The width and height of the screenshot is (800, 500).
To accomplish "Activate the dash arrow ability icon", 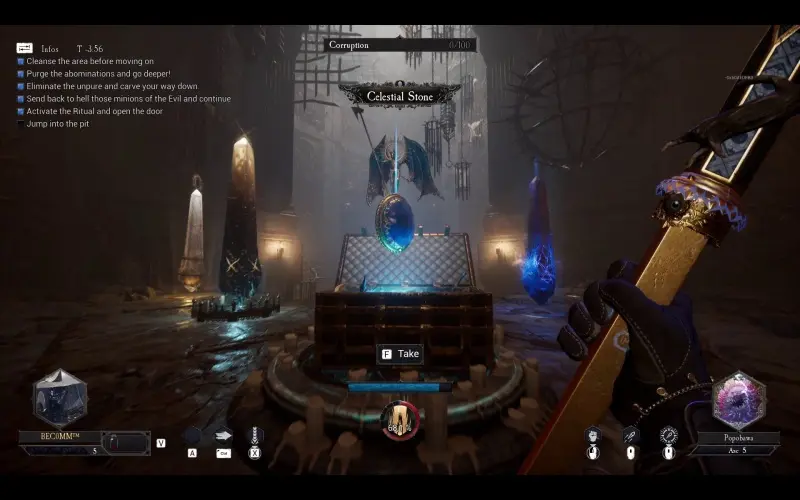I will 223,436.
